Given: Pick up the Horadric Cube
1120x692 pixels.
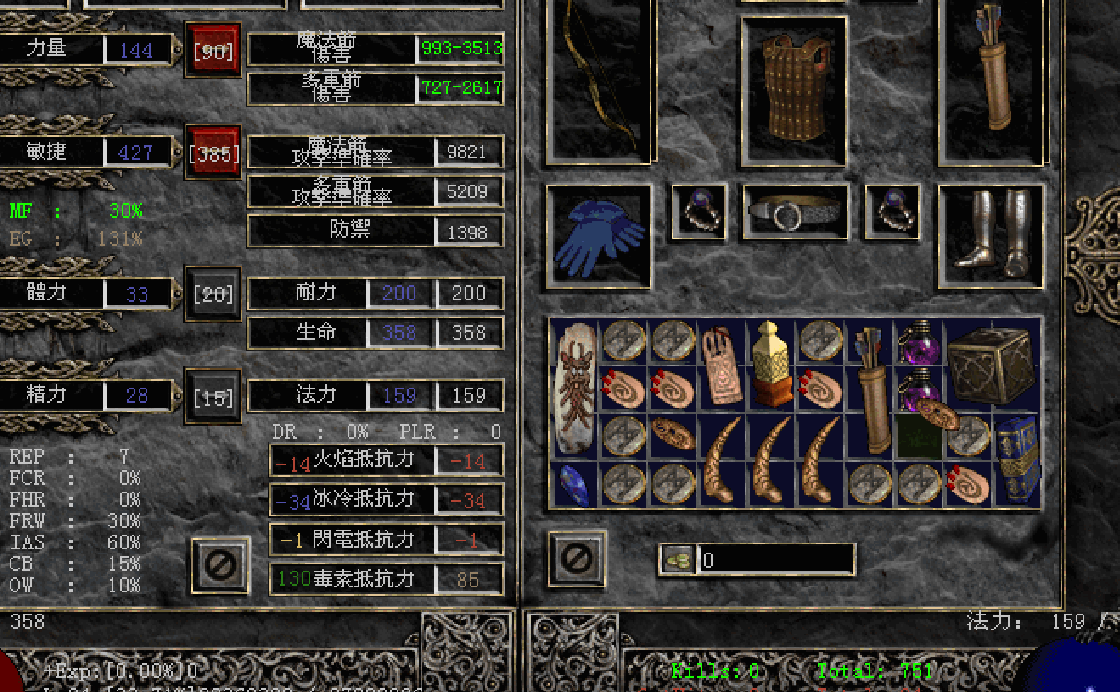Looking at the screenshot, I should [x=989, y=366].
